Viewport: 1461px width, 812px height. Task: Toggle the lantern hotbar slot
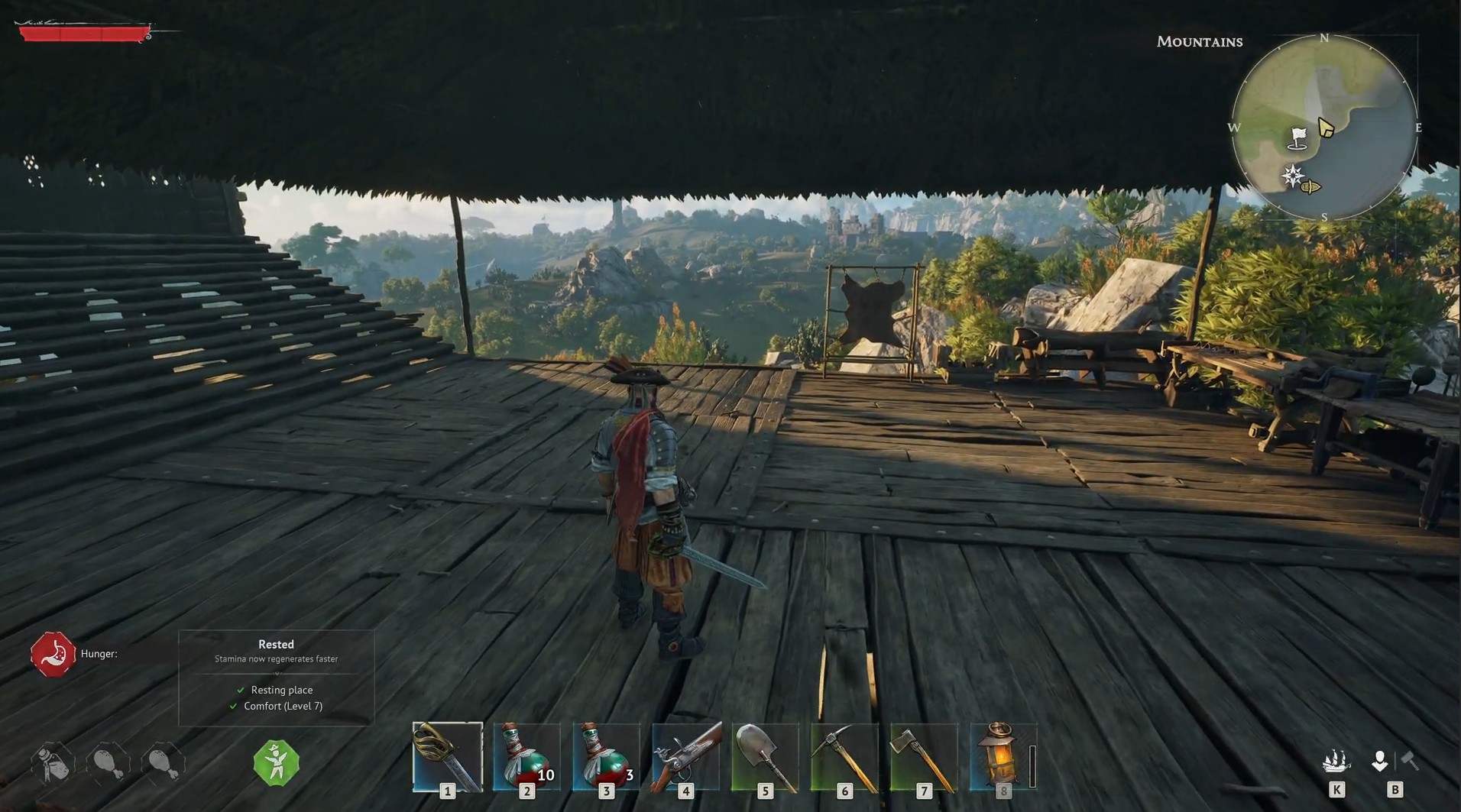point(1003,756)
